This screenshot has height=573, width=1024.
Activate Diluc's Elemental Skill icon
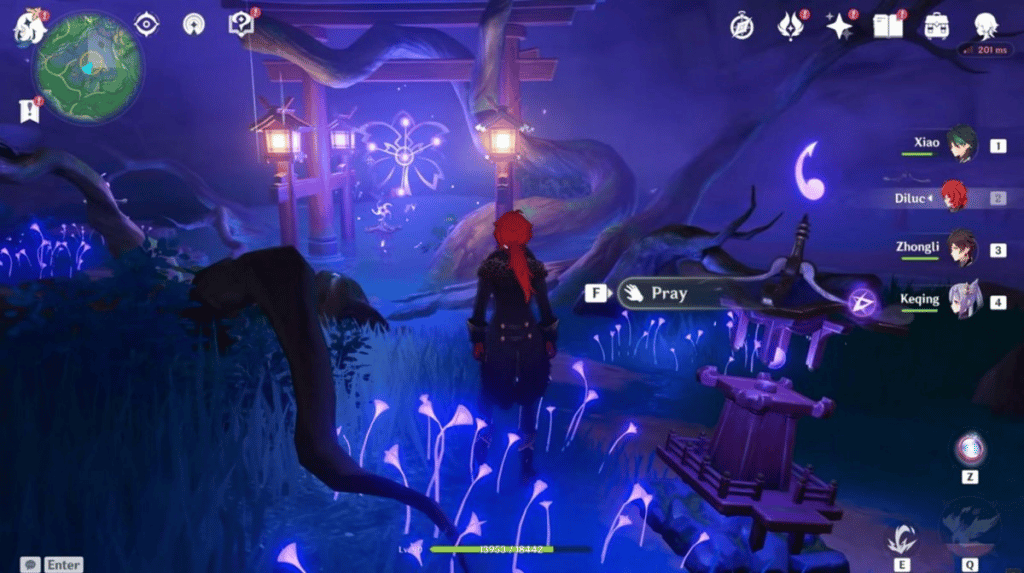tap(902, 539)
